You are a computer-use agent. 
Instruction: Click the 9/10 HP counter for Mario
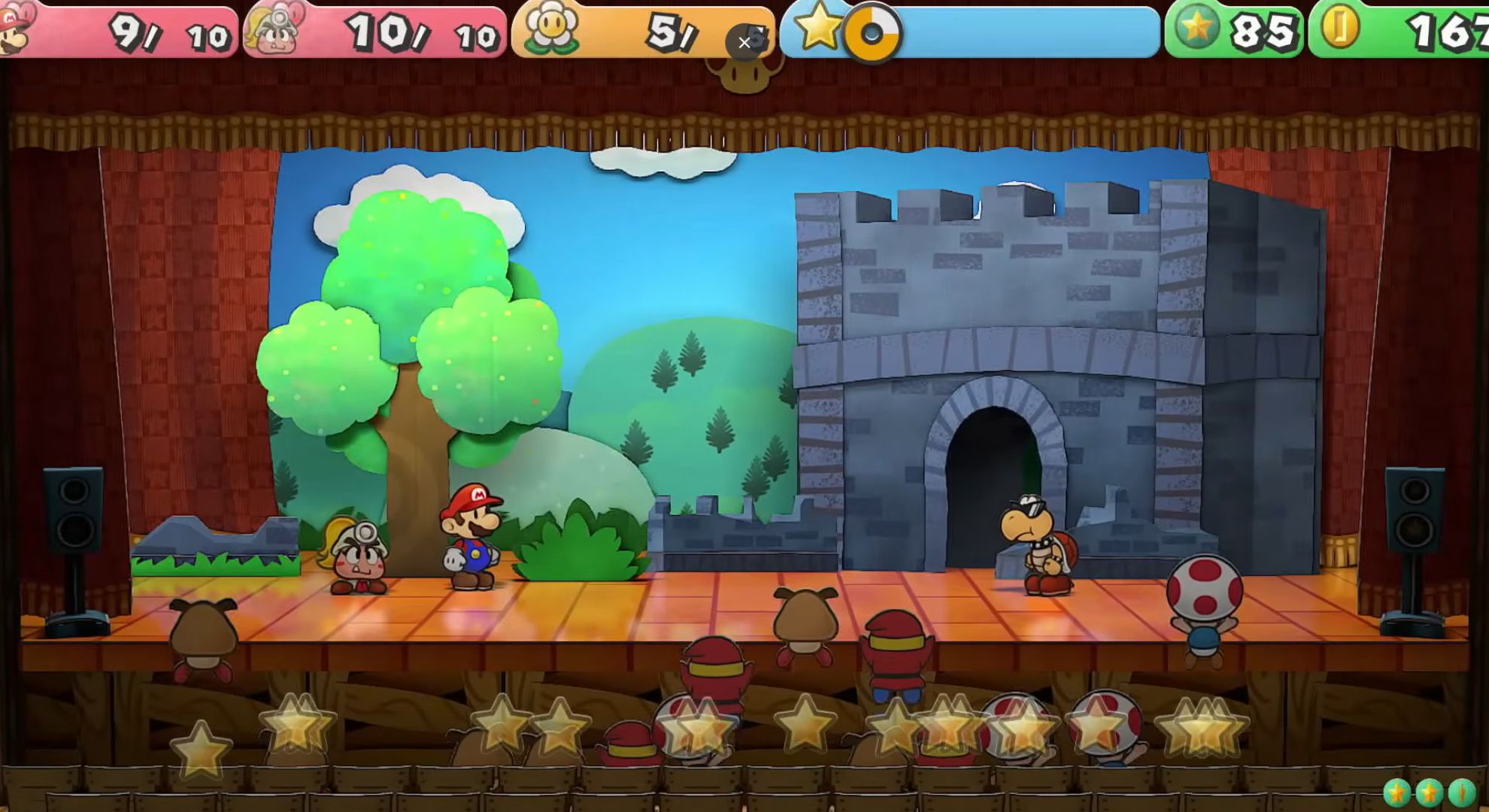[x=169, y=34]
